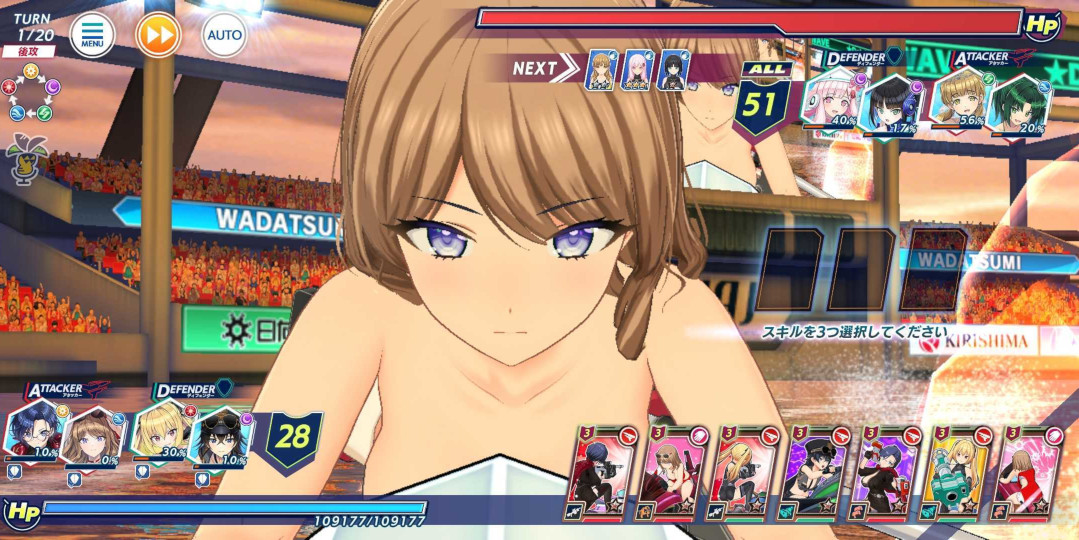
Task: Pick the blonde ponytail rifle skill card
Action: click(x=745, y=473)
